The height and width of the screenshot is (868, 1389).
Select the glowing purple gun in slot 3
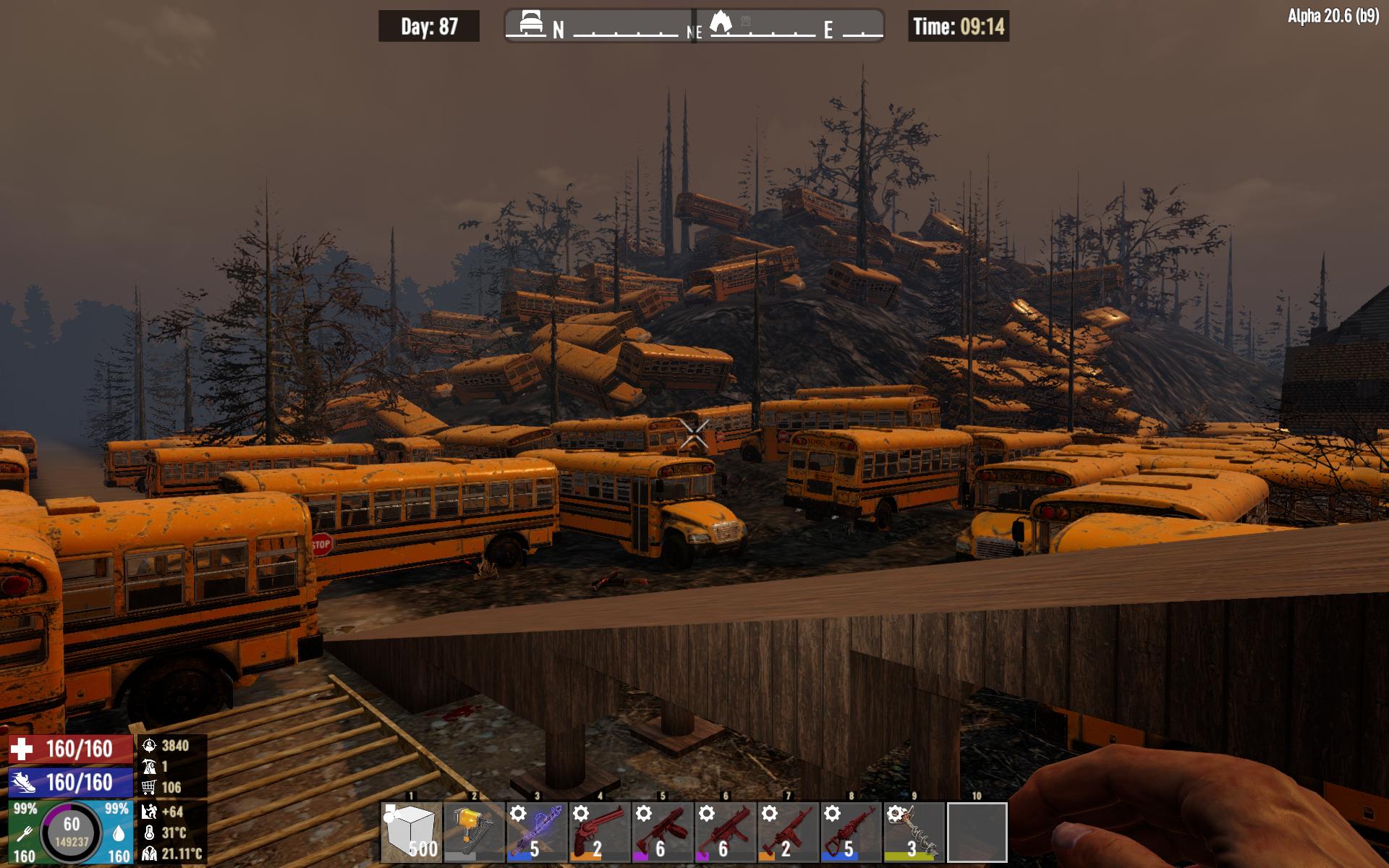coord(537,832)
